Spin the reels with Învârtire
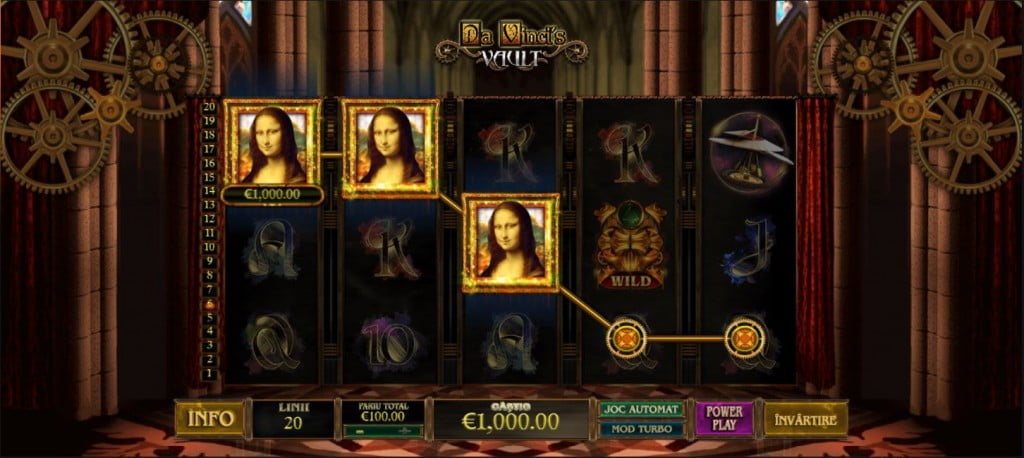Screen dimensions: 1024x458 805,418
